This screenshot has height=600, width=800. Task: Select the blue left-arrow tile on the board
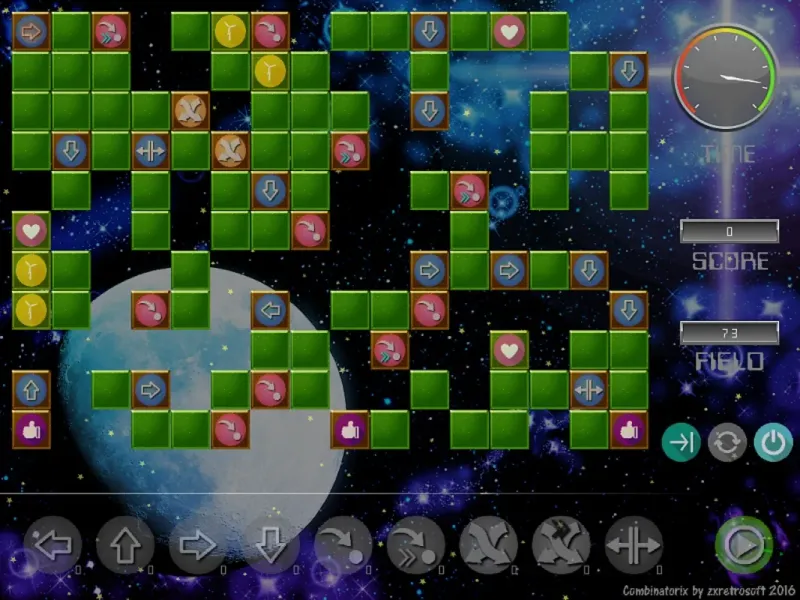(270, 310)
